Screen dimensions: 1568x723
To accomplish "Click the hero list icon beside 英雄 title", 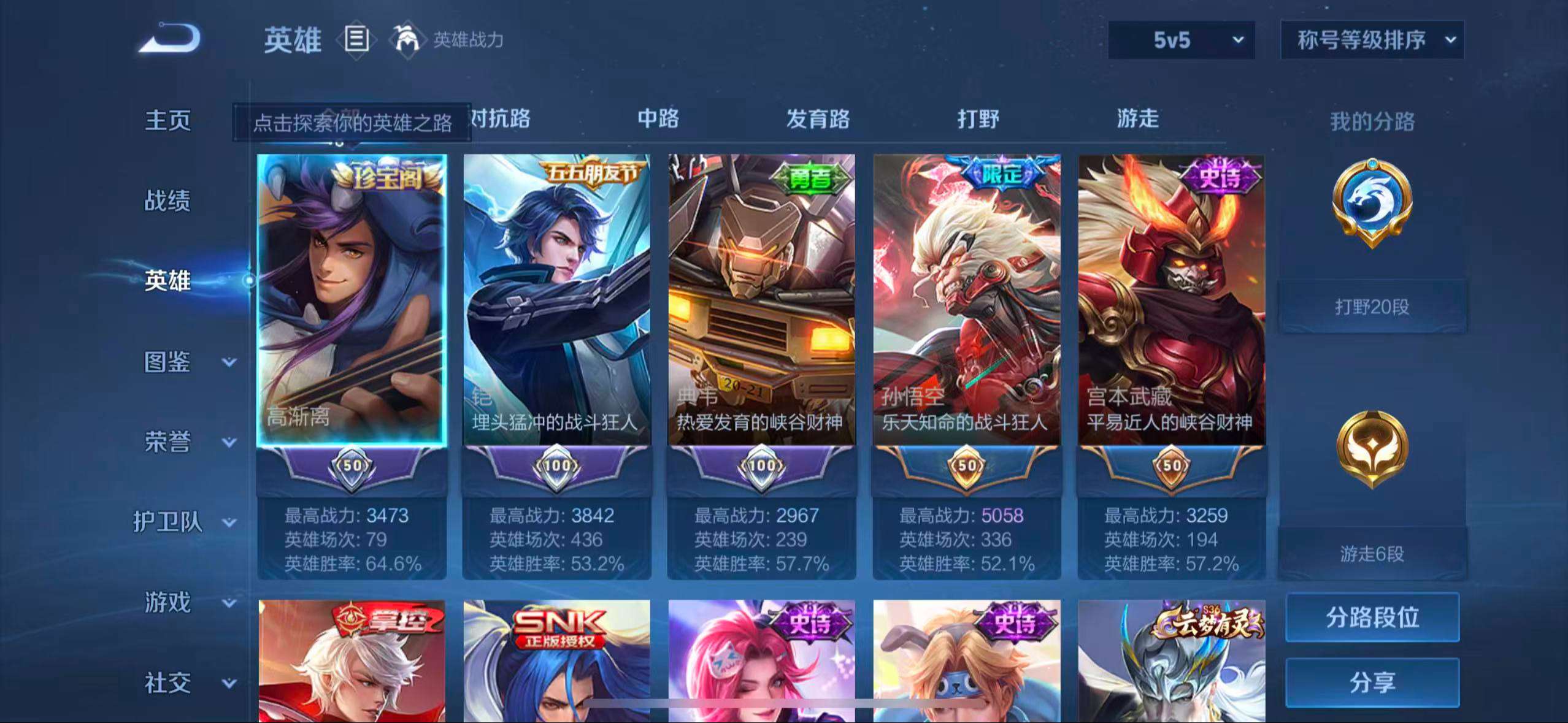I will (356, 40).
